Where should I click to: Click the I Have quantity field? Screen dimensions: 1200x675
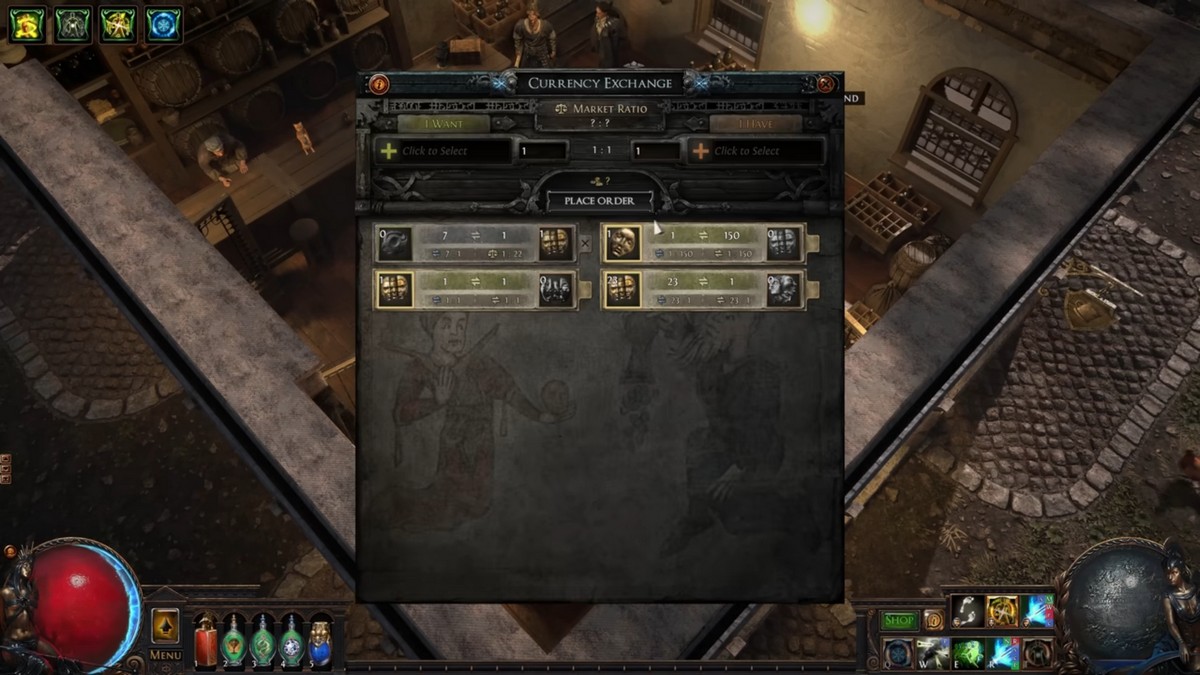pos(656,151)
